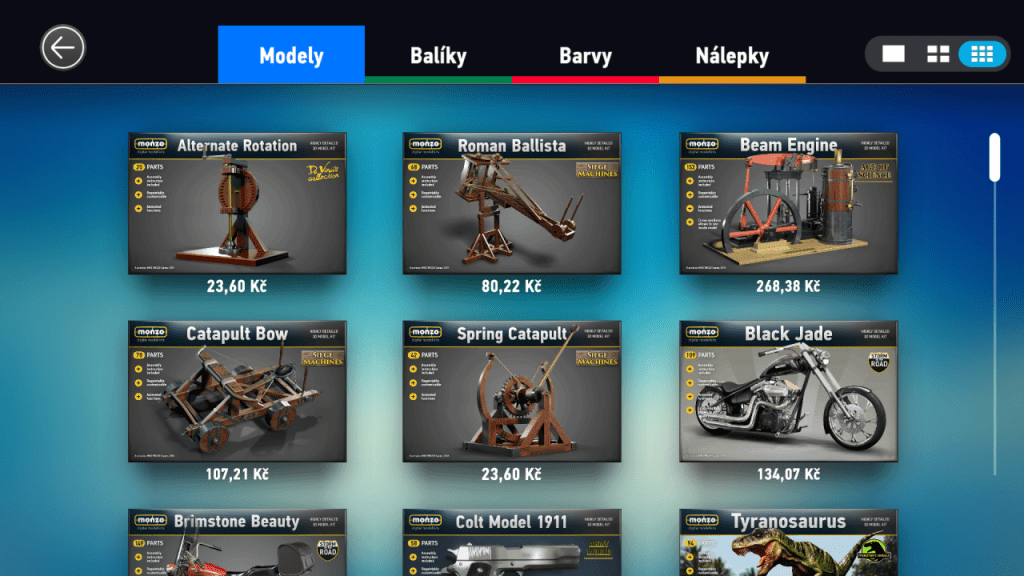
Task: Select the six-tile grid view
Action: pos(982,54)
